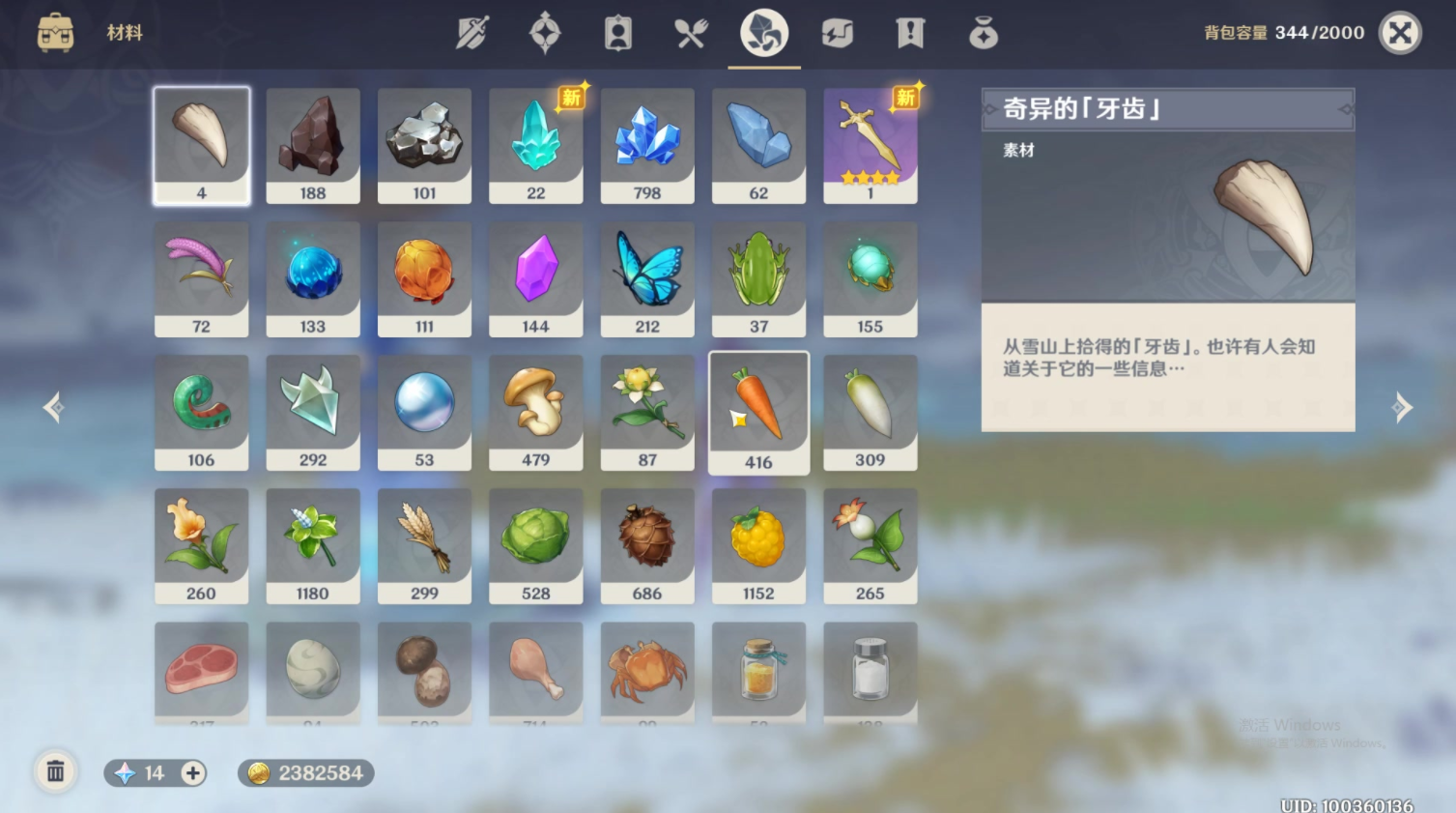The image size is (1456, 813).
Task: Click the Mora count 2382584 display
Action: pyautogui.click(x=304, y=772)
